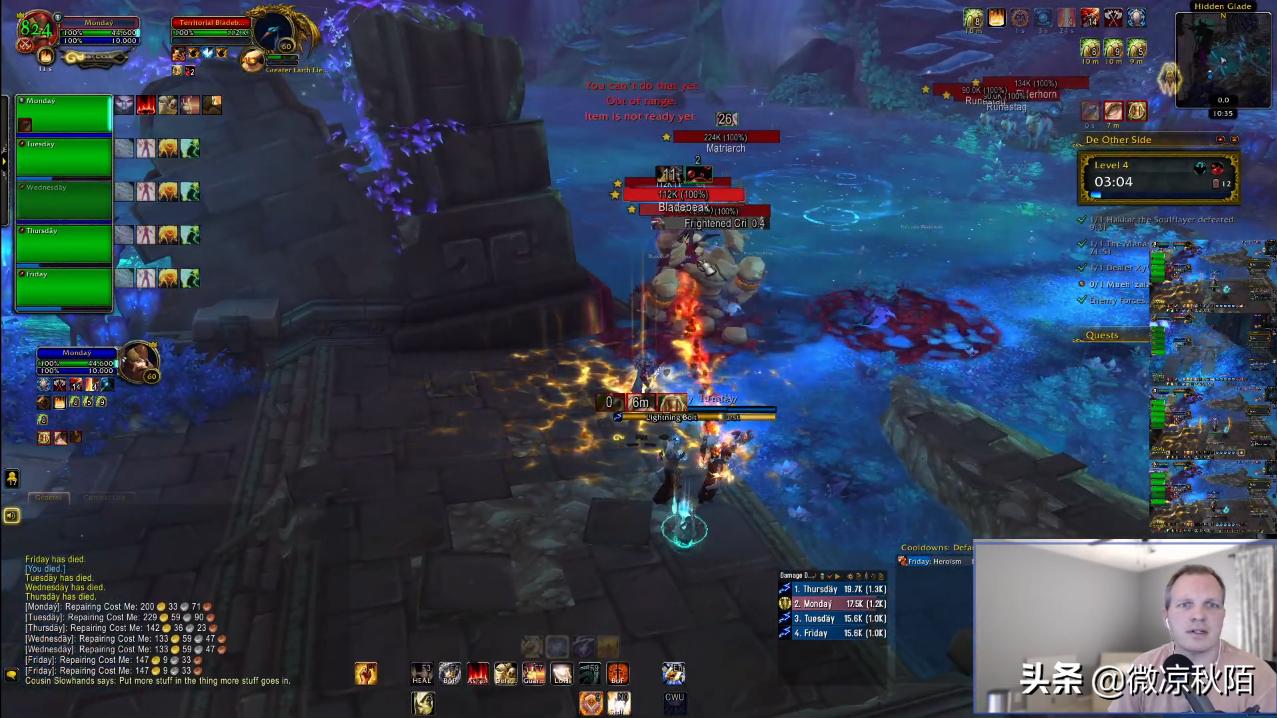Use the golden fist ability icon

[366, 673]
